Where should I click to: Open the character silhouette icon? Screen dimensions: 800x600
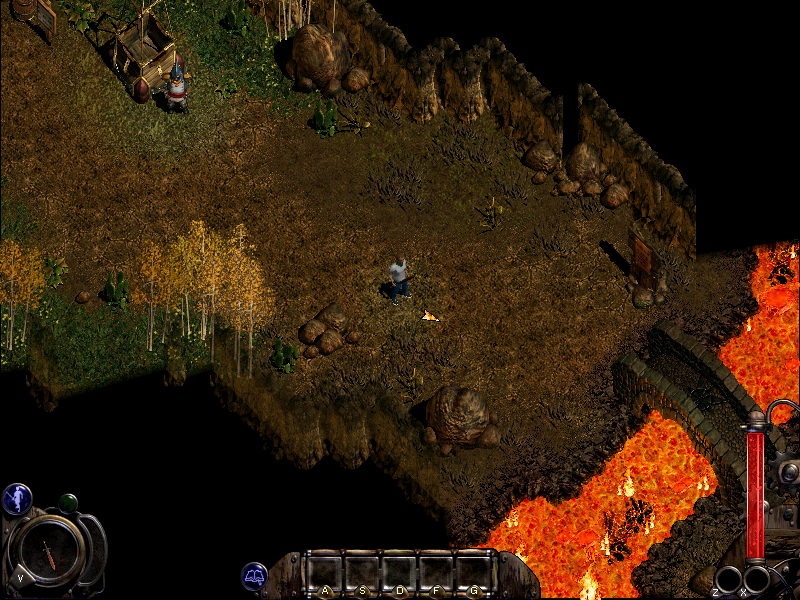[17, 498]
